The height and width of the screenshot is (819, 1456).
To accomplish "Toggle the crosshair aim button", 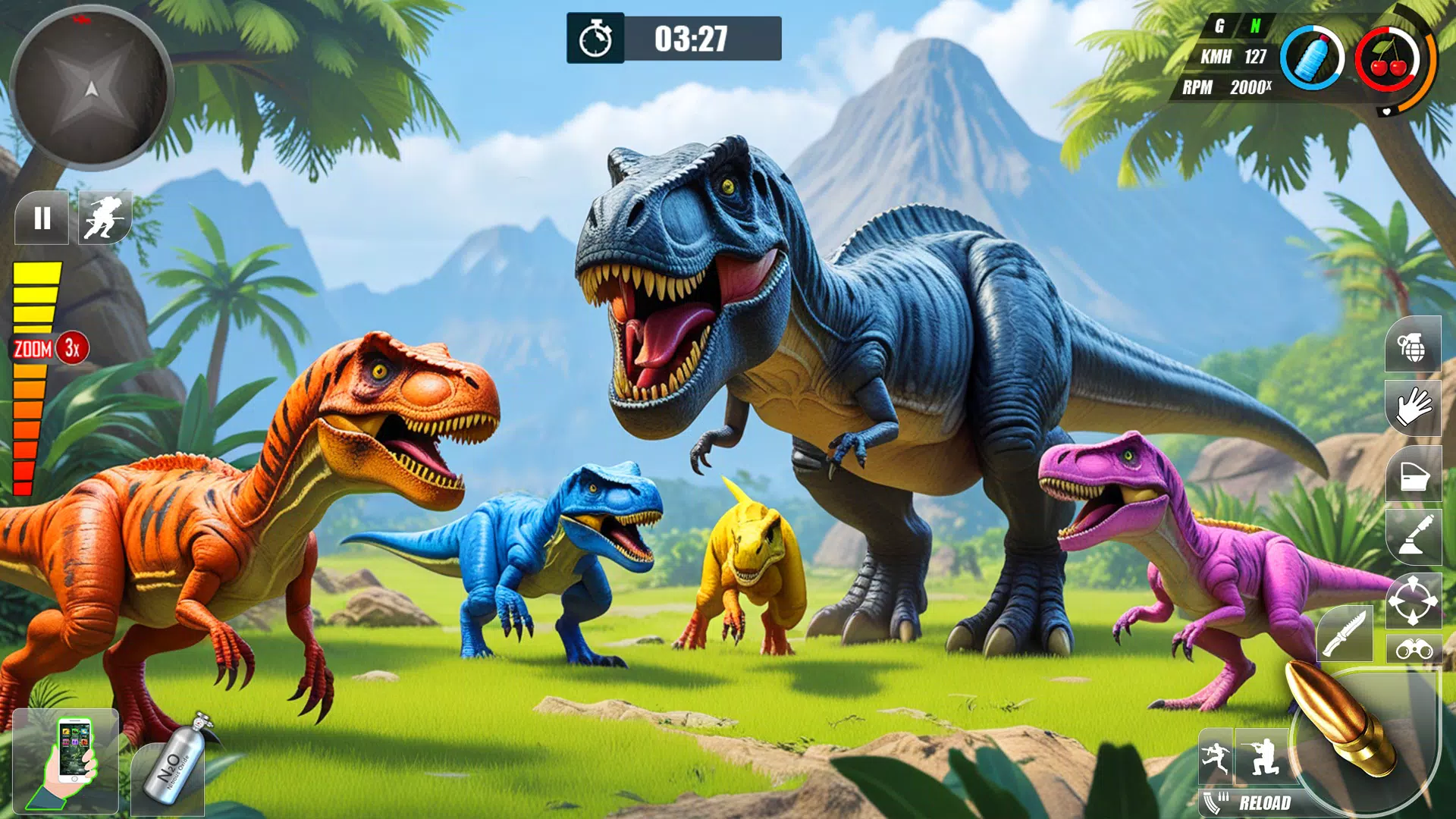I will point(1413,601).
